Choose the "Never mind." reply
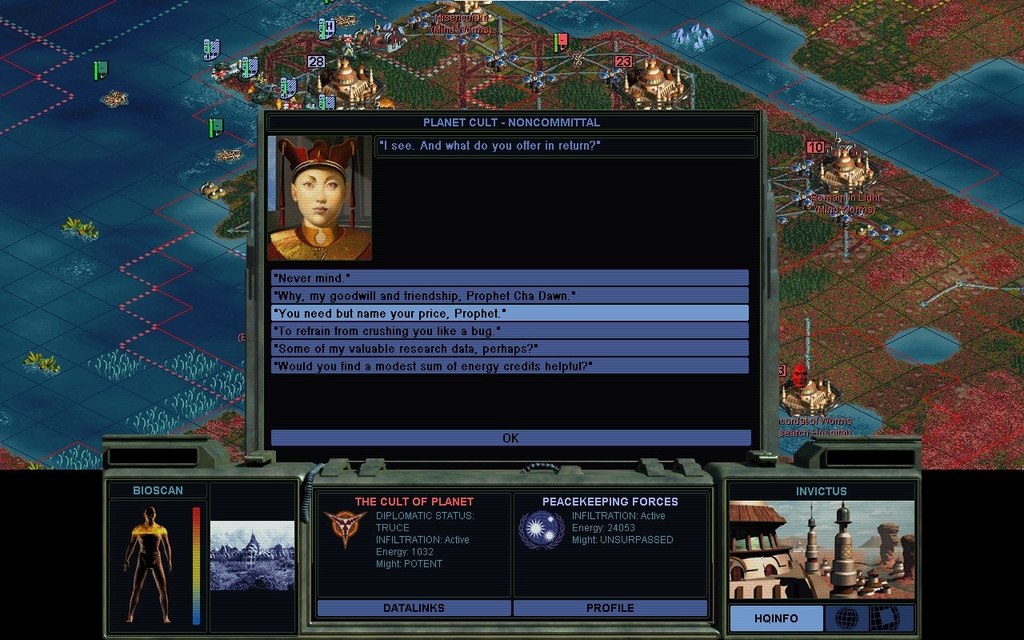1024x640 pixels. [x=509, y=277]
